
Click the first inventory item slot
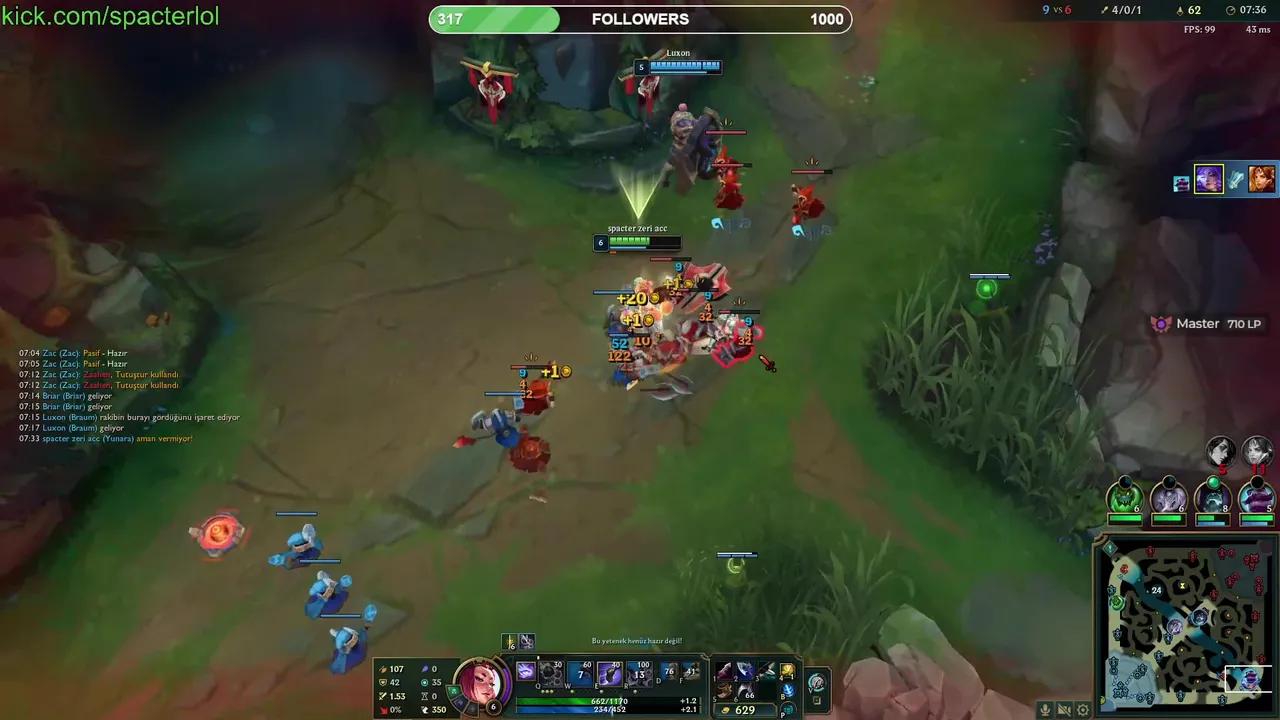click(x=724, y=671)
